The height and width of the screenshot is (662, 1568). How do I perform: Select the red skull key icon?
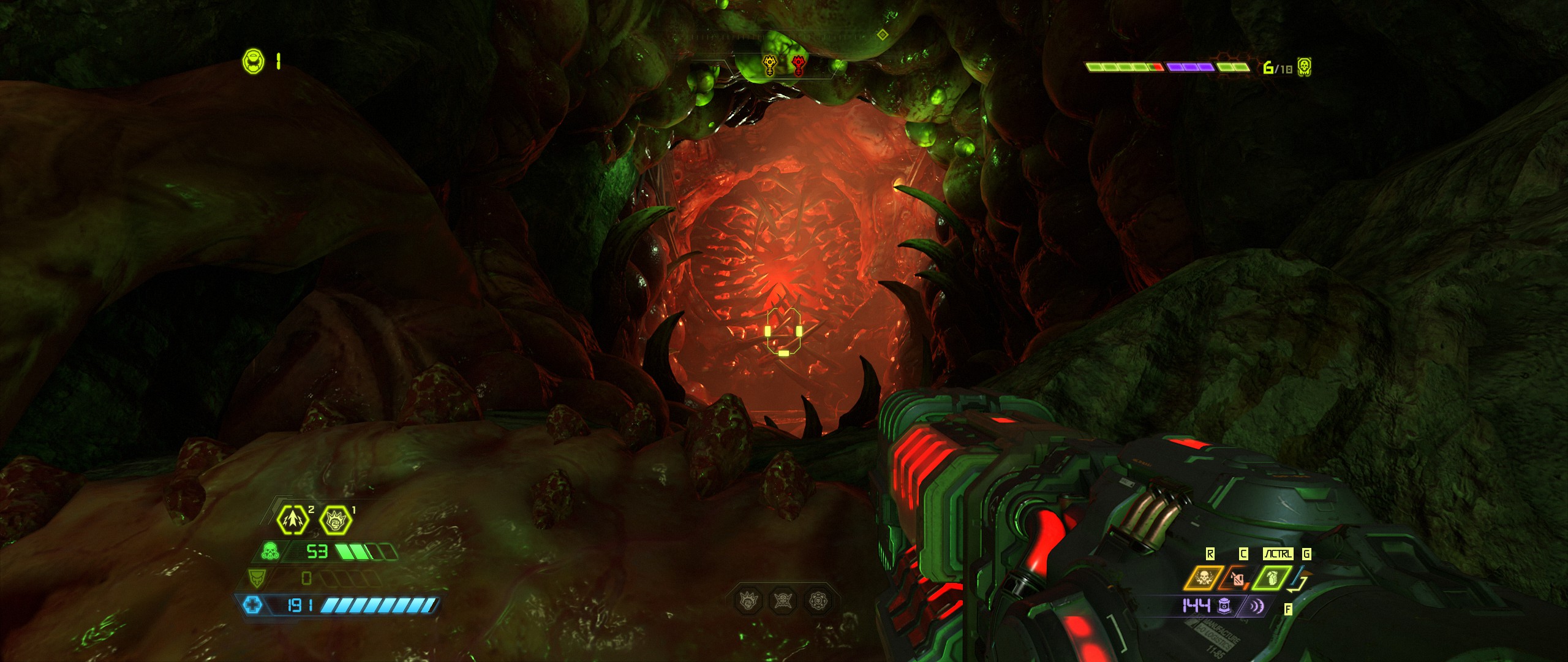click(x=798, y=65)
